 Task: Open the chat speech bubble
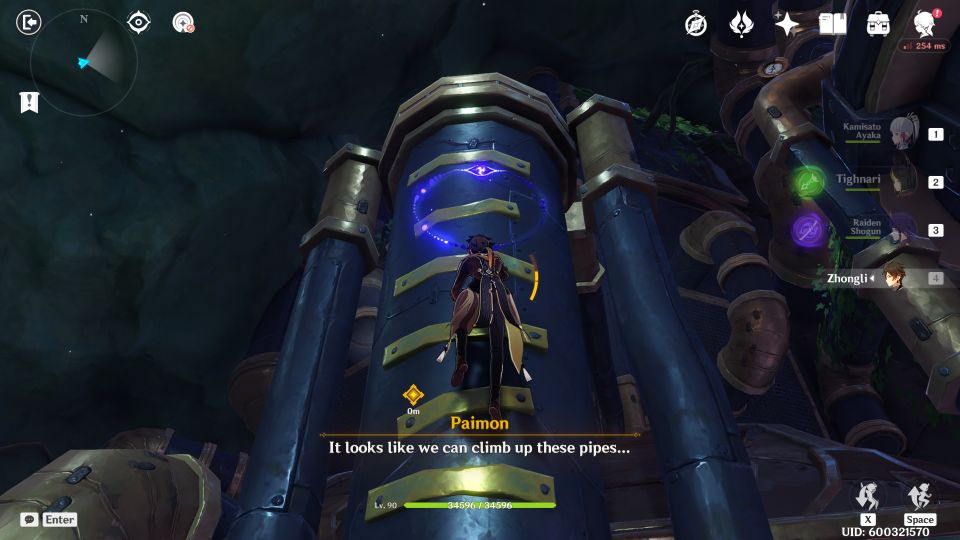pos(30,520)
